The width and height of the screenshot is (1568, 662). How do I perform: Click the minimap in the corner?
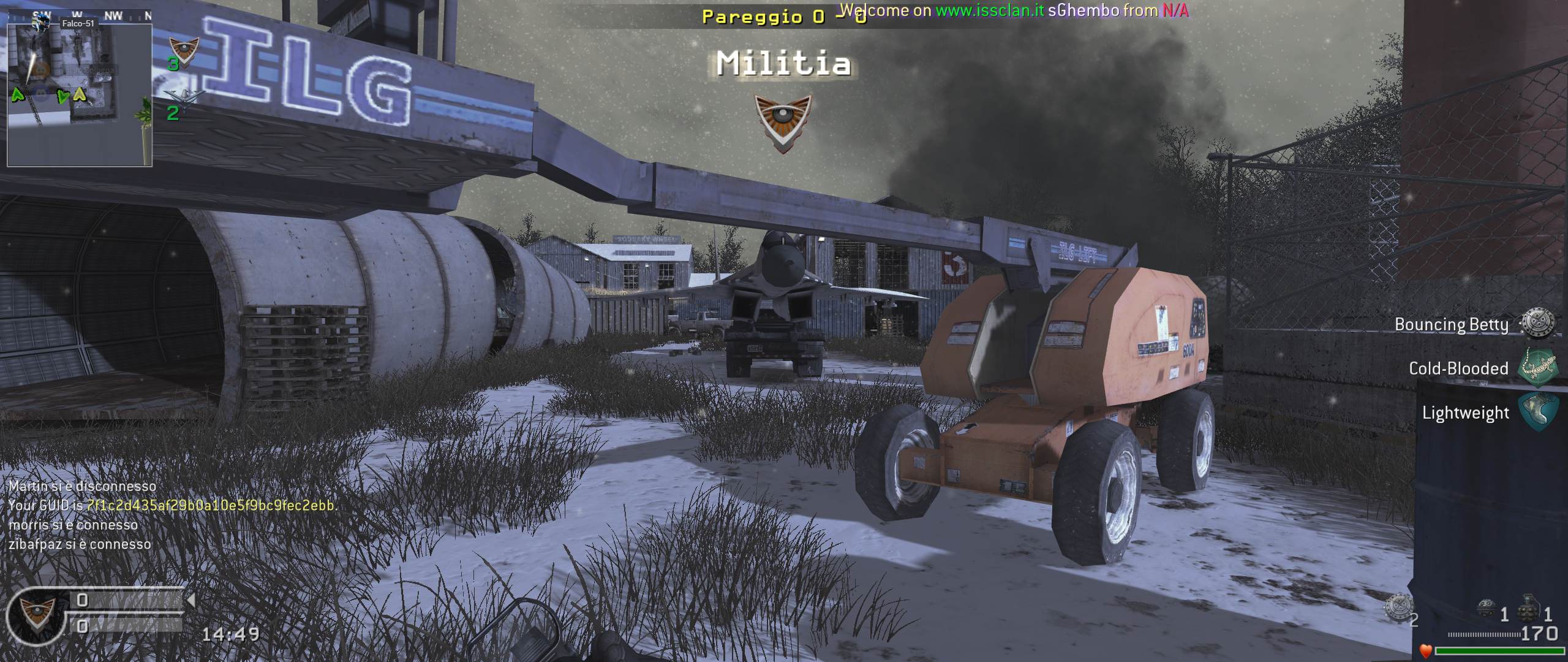[80, 95]
